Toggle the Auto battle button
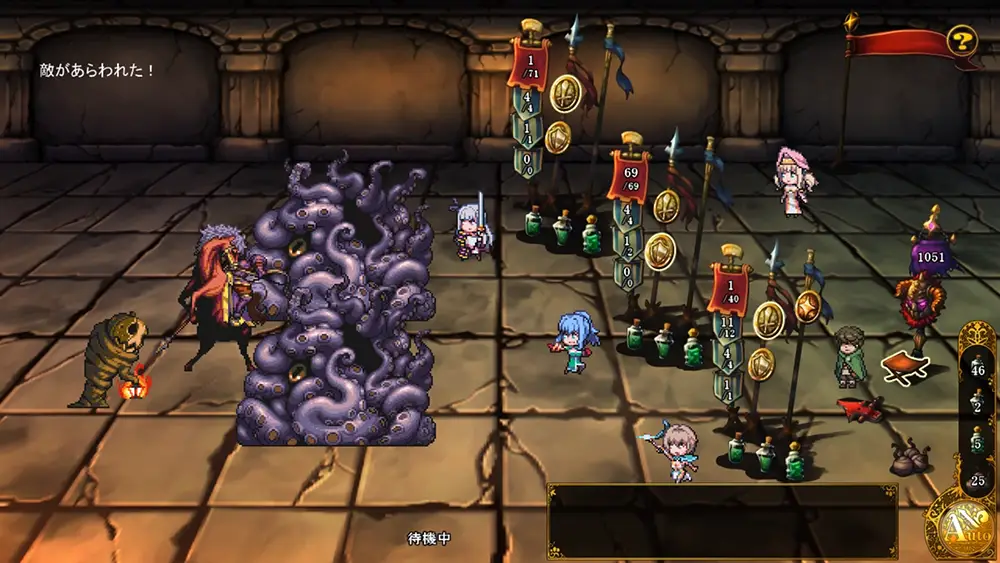Screen dimensions: 1000x563 pyautogui.click(x=959, y=524)
